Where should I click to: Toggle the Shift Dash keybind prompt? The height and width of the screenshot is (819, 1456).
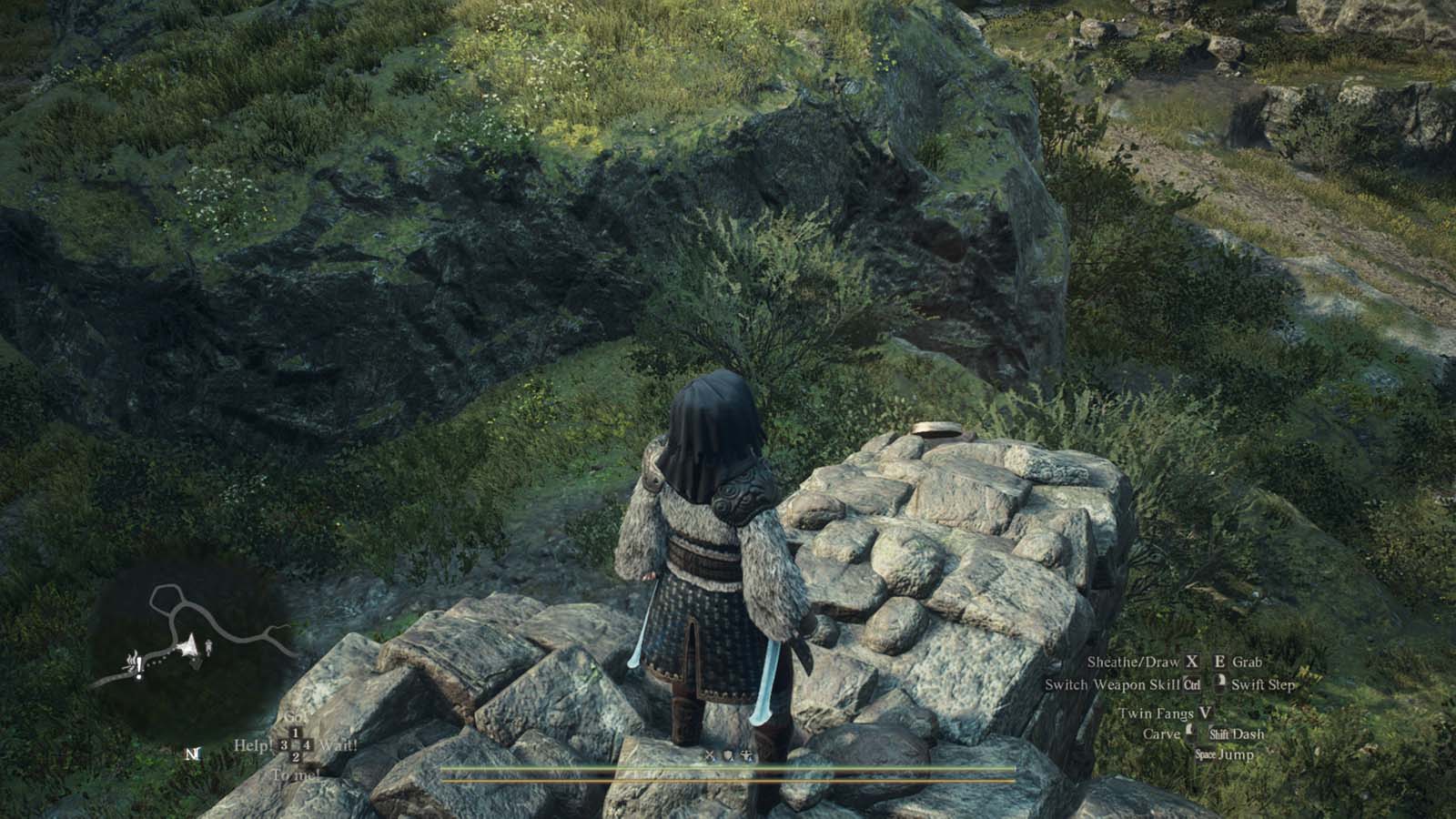[x=1220, y=734]
